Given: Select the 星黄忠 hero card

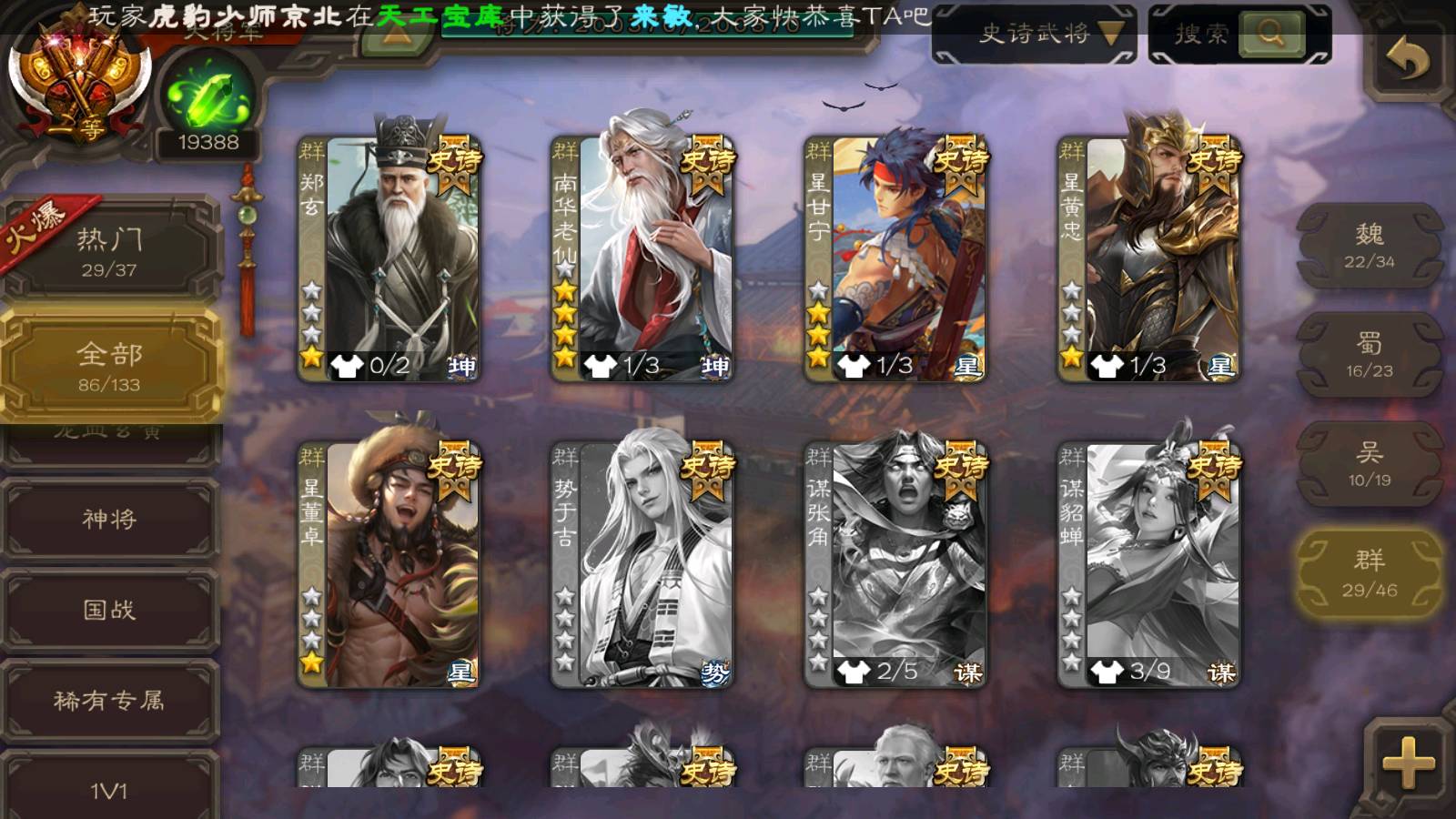Looking at the screenshot, I should [1148, 259].
